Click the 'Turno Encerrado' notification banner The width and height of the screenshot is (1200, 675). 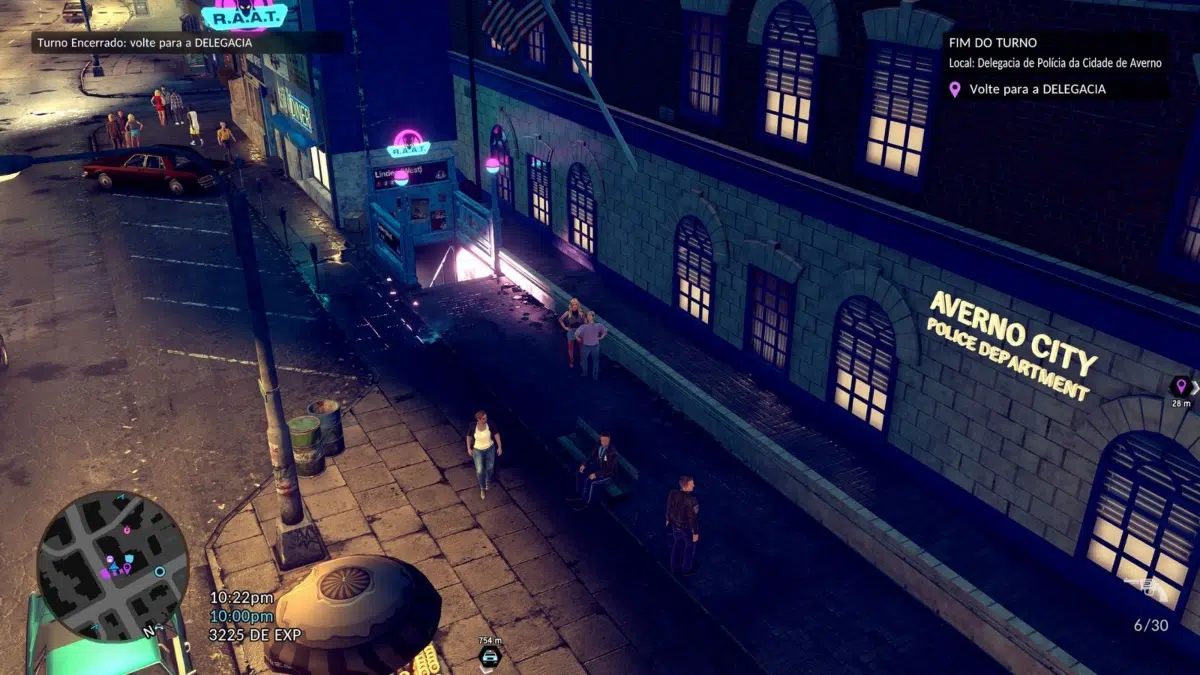pos(142,43)
